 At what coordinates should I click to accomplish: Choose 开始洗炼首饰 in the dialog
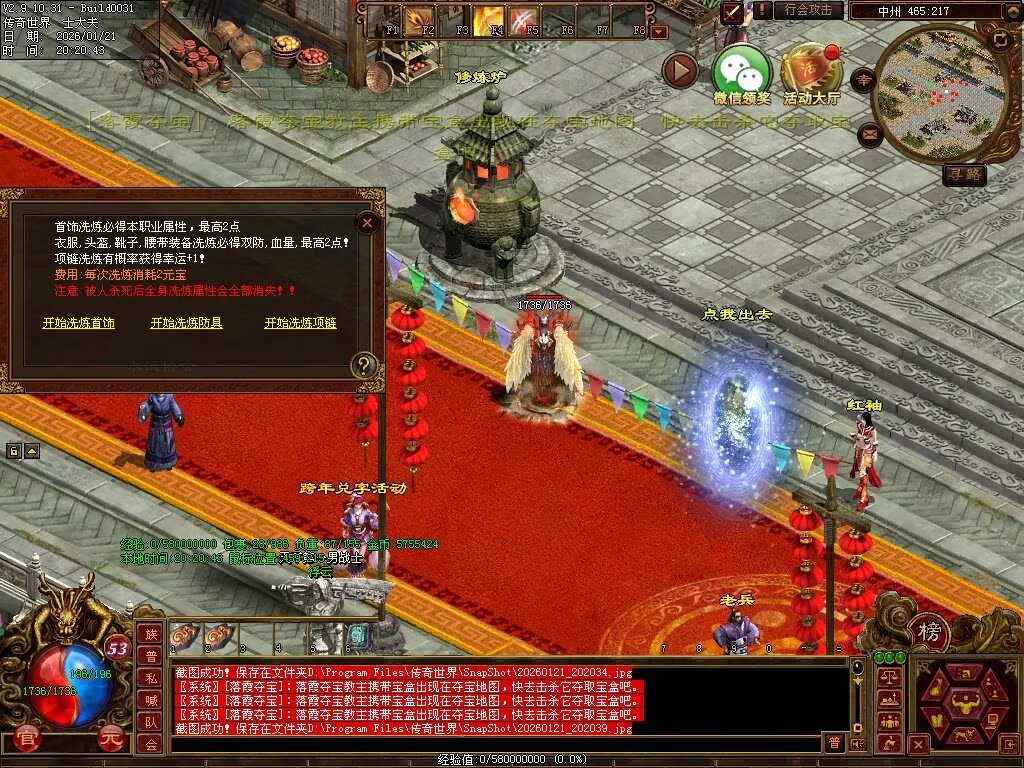pyautogui.click(x=78, y=323)
